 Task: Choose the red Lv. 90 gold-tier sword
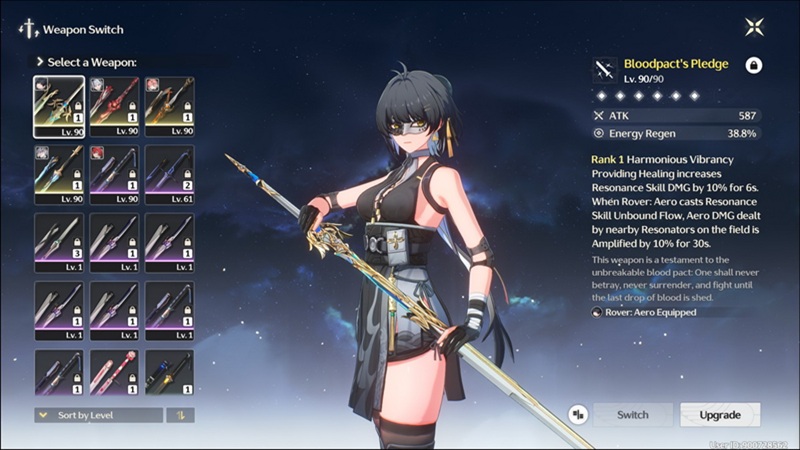(114, 107)
